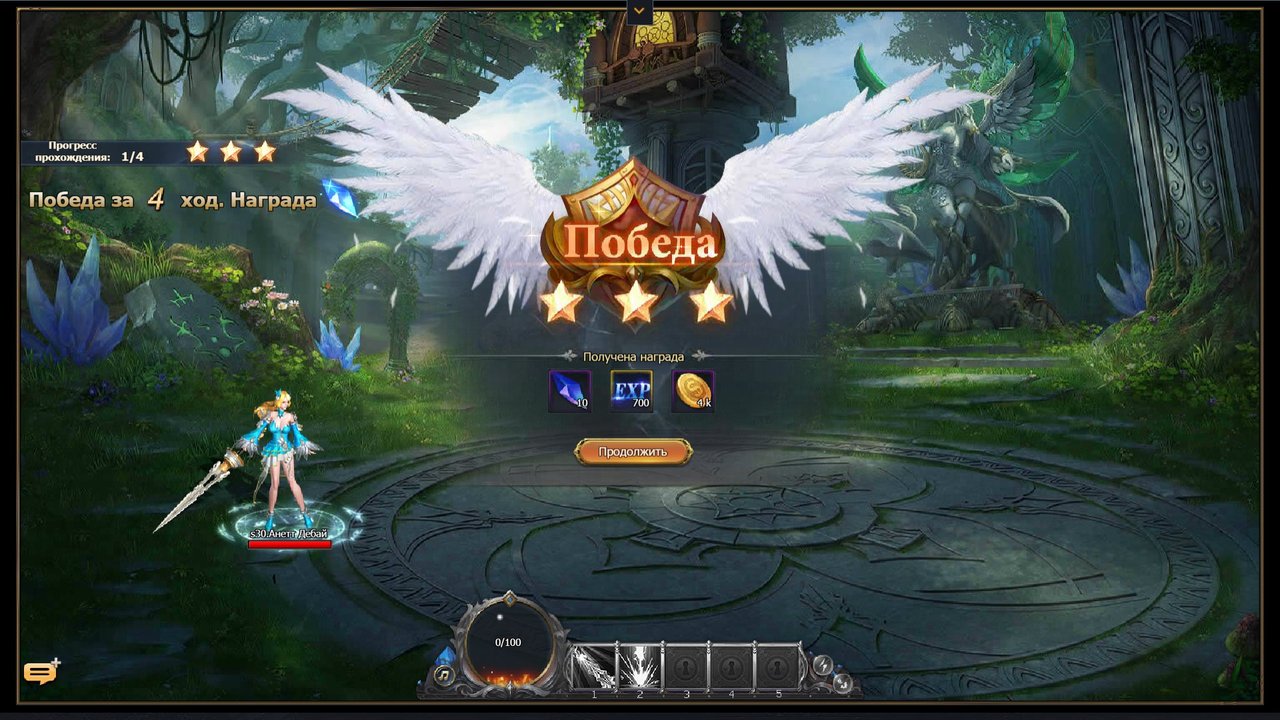Click the round arrow auto-battle button
Viewport: 1280px width, 720px height.
(843, 682)
